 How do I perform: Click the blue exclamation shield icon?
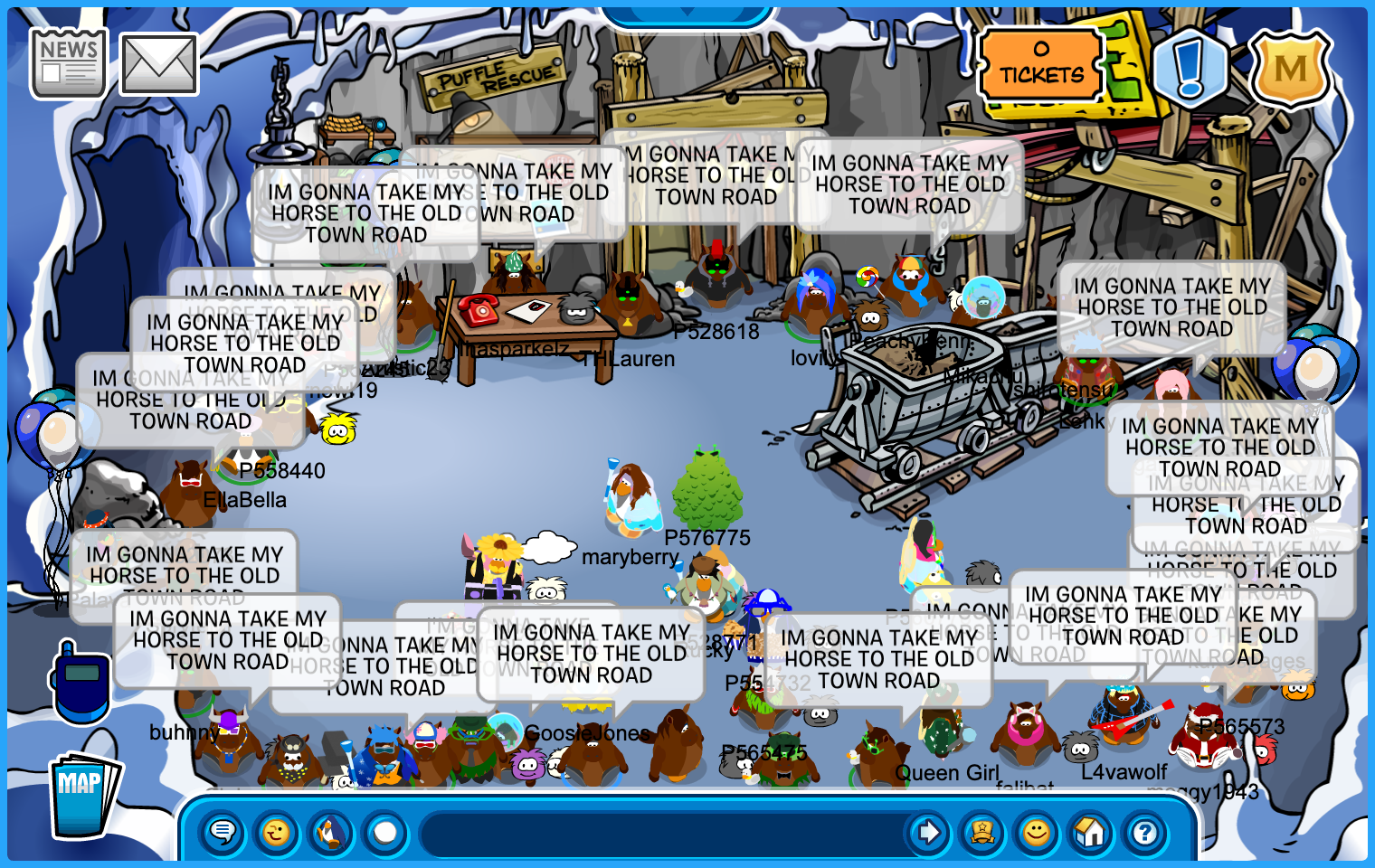(1190, 68)
